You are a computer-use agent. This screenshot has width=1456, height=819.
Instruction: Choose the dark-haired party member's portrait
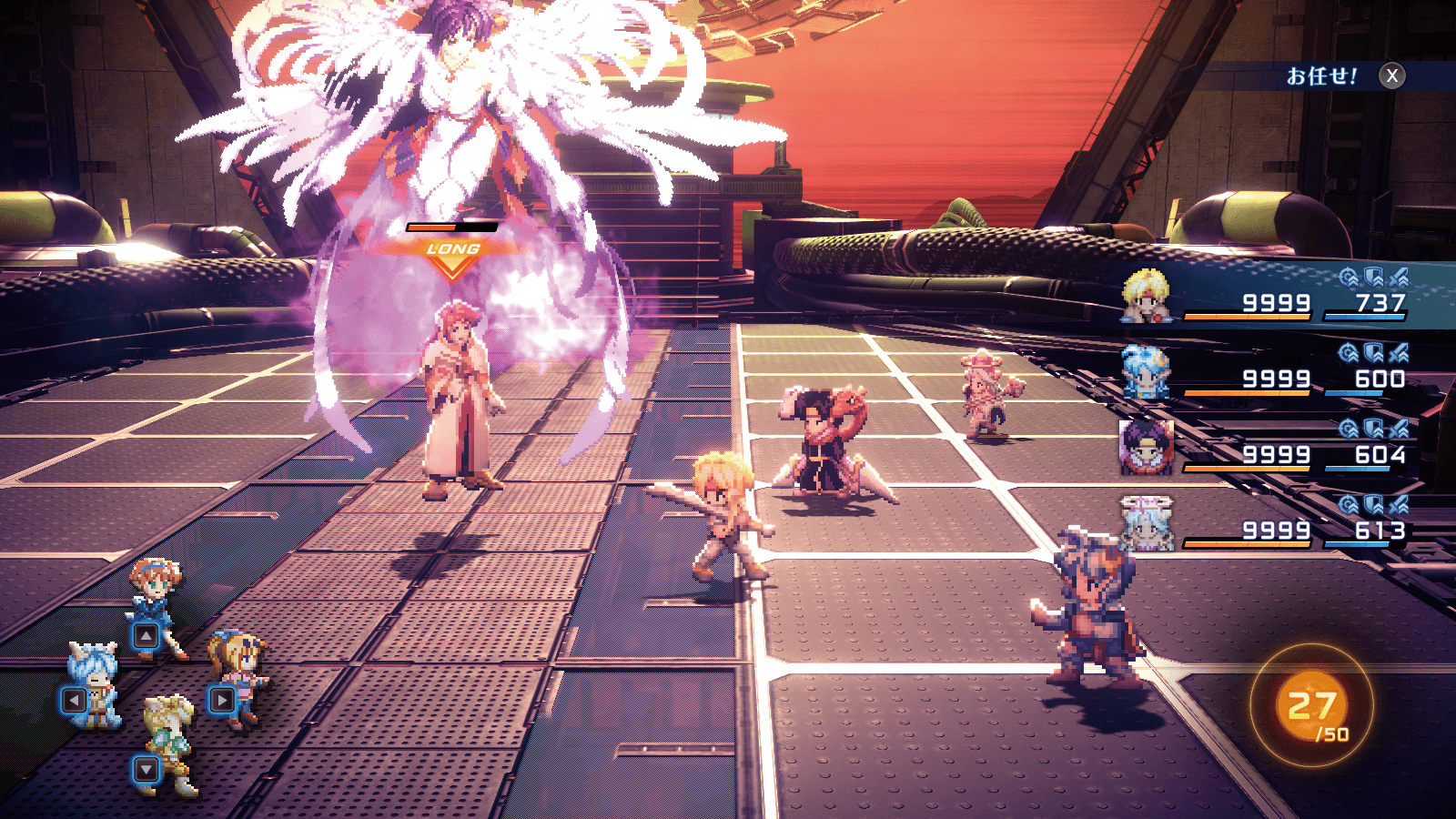[x=1146, y=447]
